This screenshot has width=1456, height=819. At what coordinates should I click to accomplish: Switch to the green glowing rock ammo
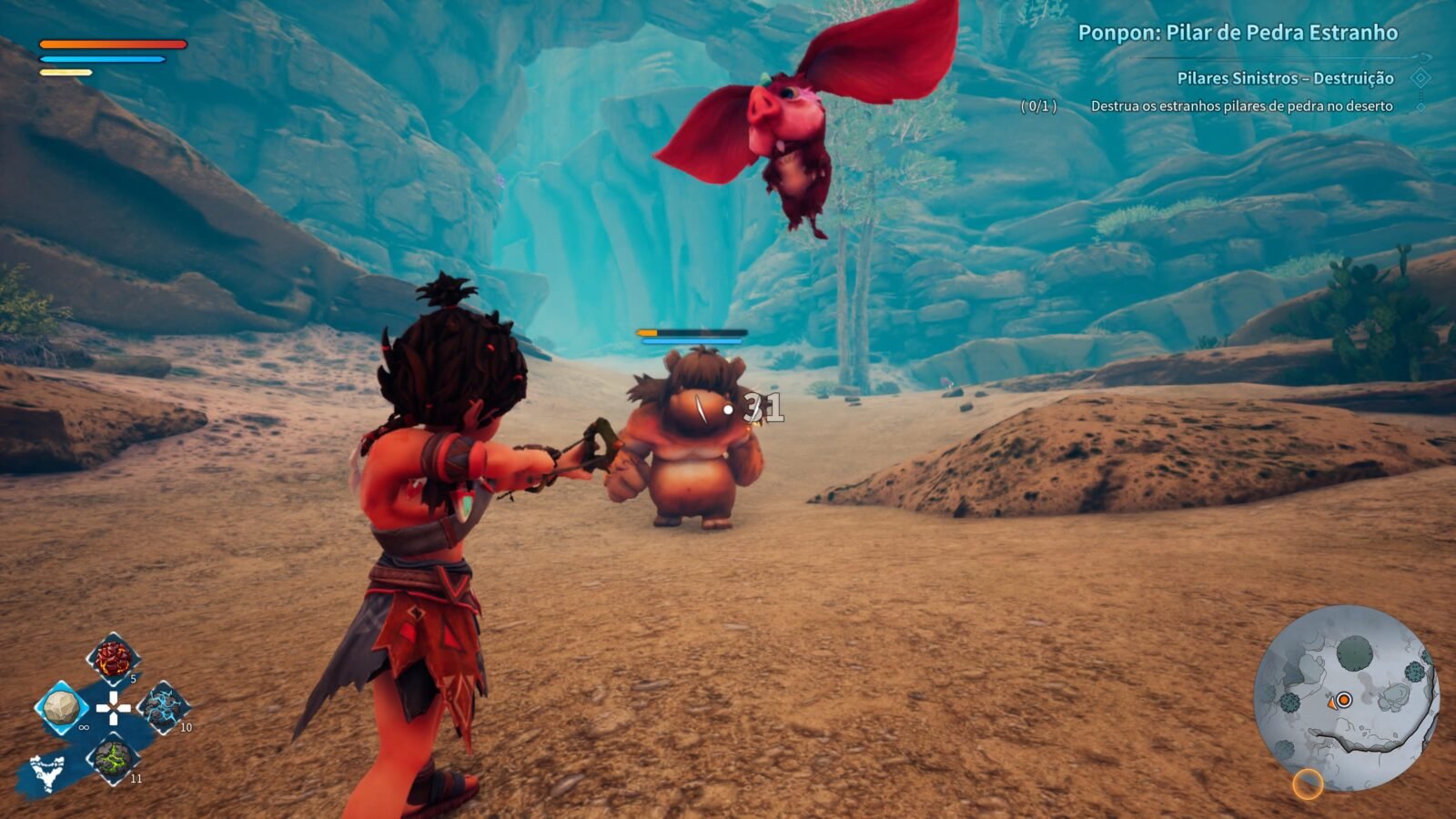[113, 757]
